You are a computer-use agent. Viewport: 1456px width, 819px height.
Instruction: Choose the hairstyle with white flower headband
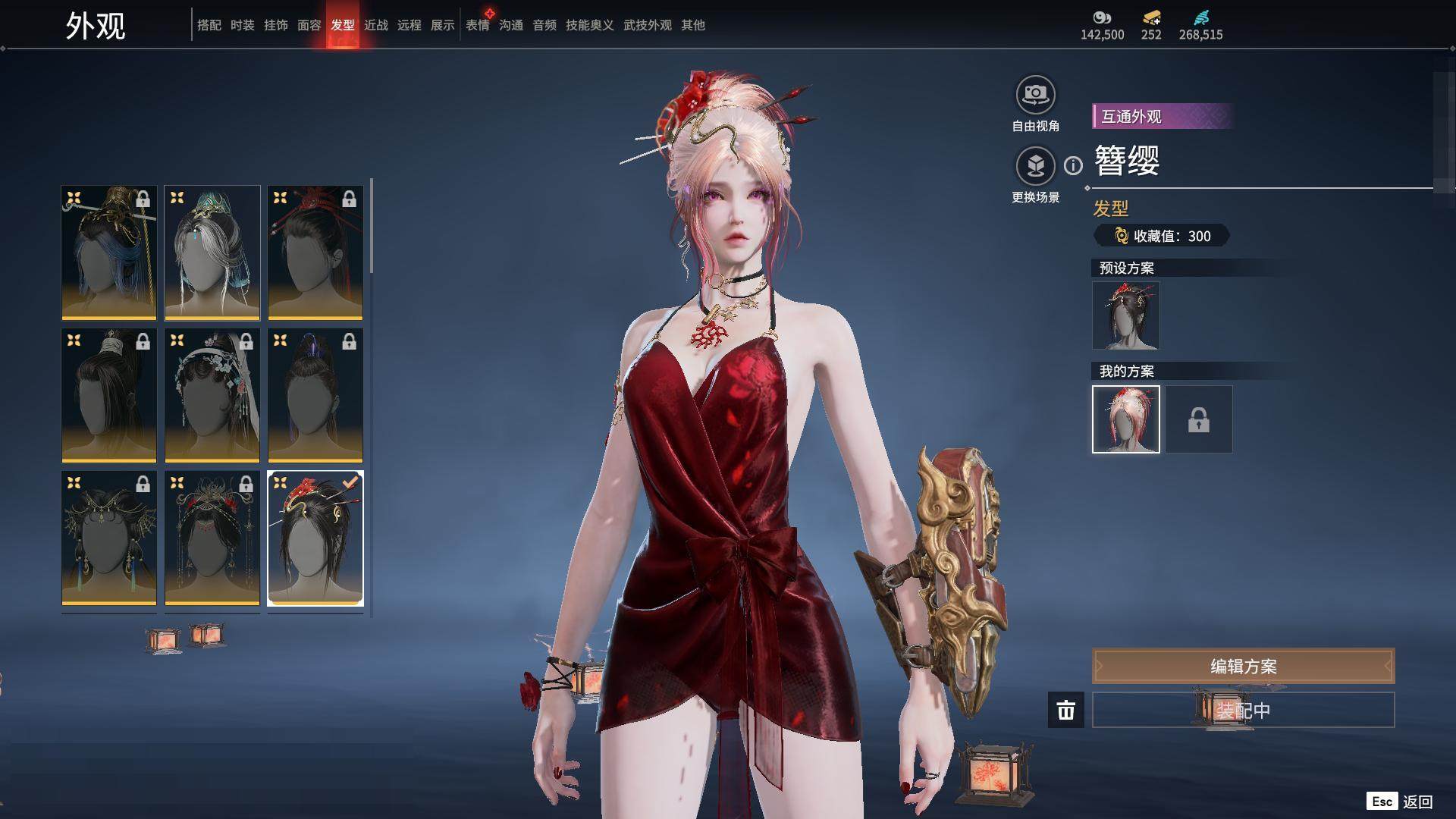click(x=212, y=394)
